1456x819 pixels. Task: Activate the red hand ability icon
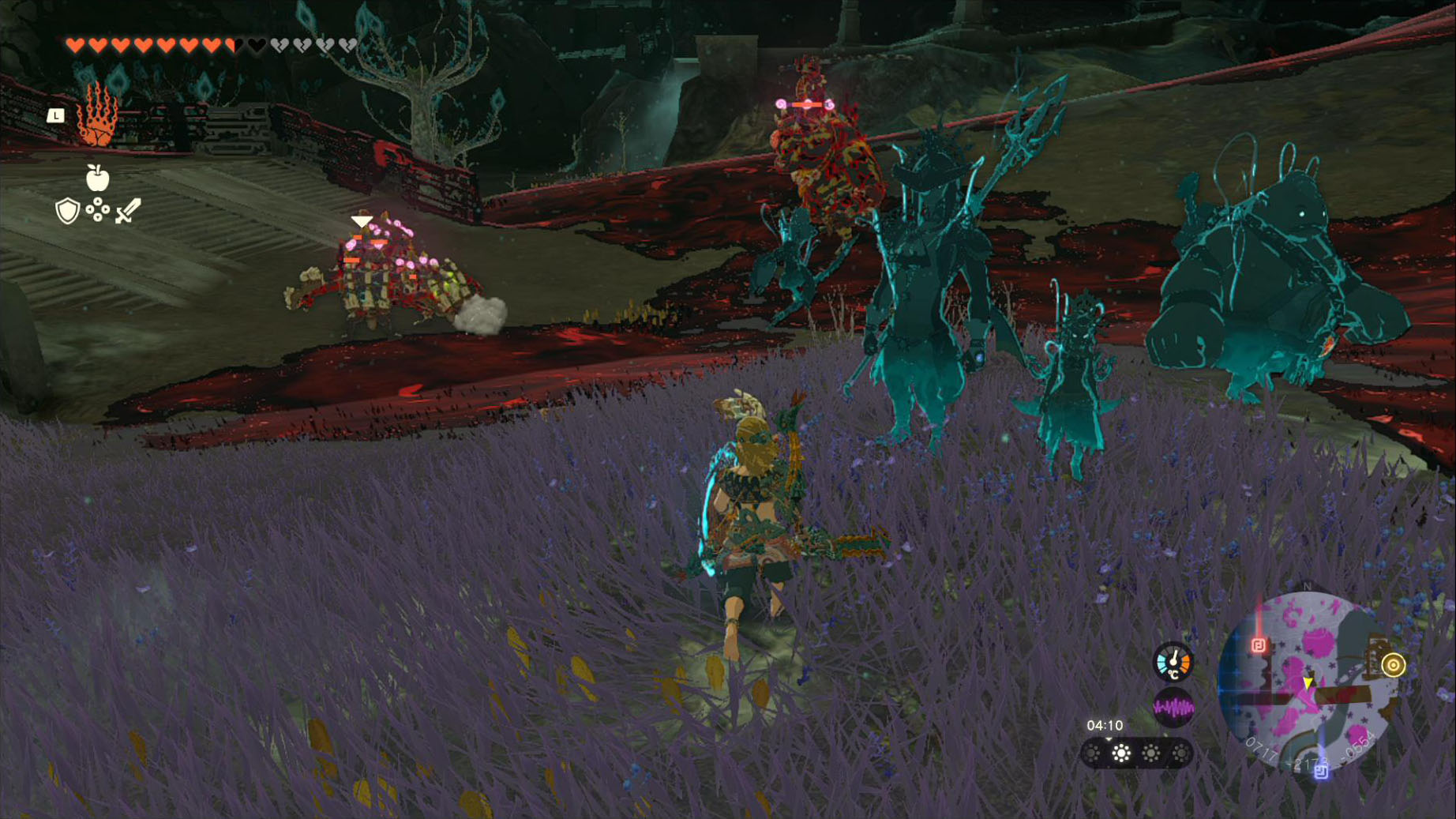click(x=98, y=116)
